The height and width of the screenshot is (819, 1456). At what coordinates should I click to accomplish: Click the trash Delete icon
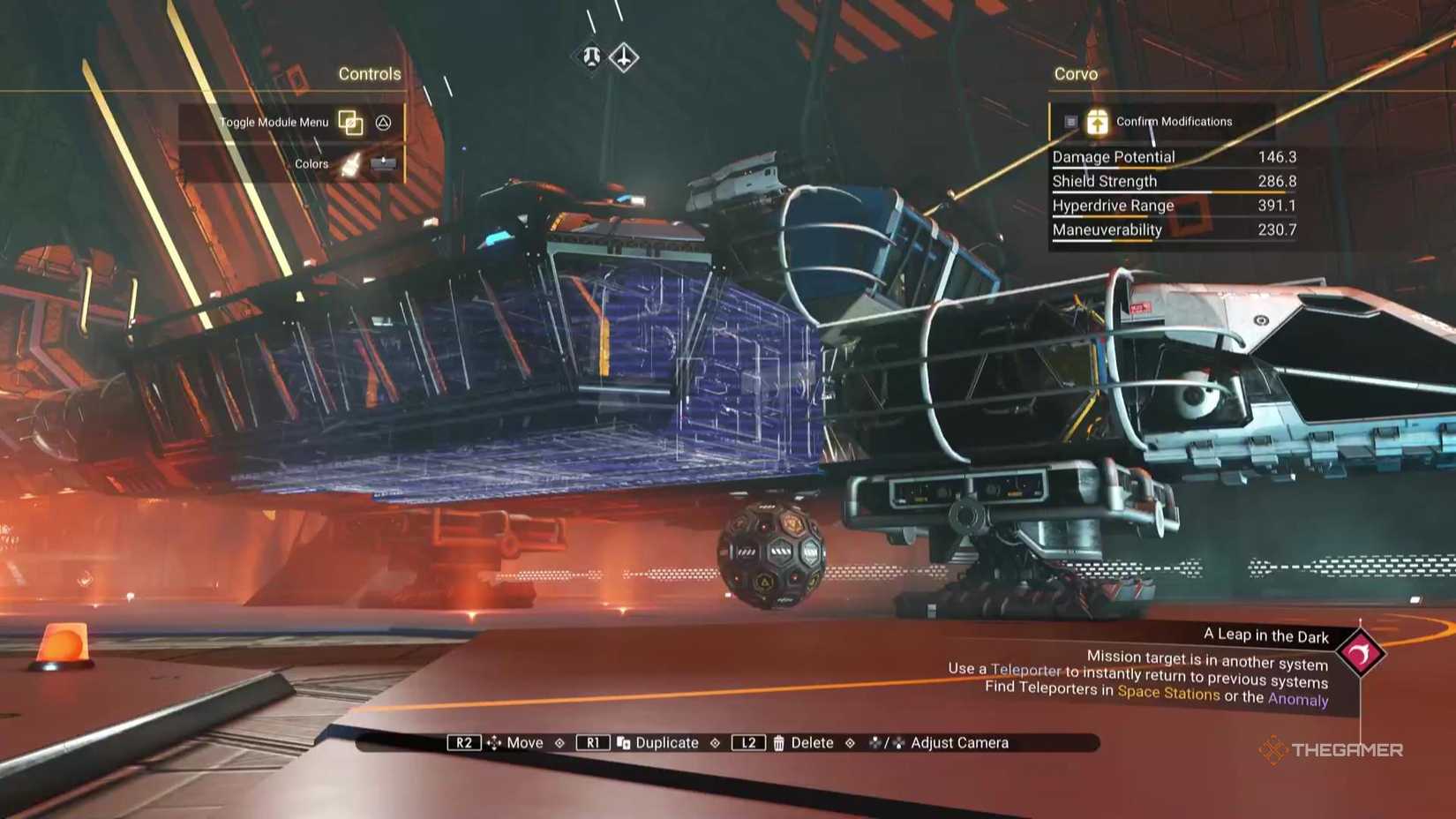pos(780,742)
